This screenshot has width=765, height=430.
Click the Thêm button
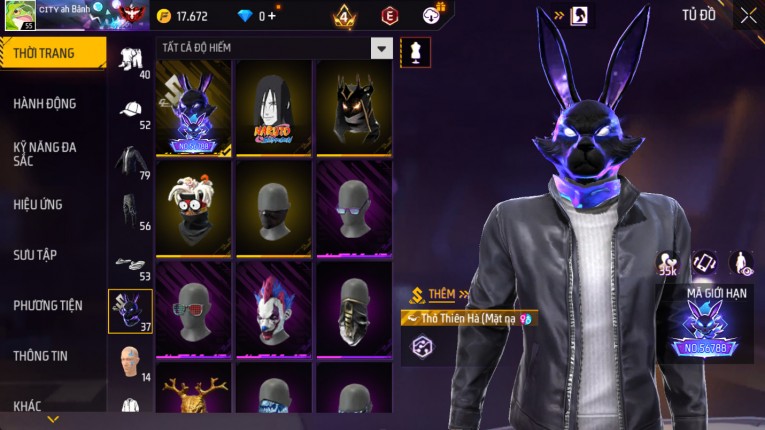pos(437,295)
